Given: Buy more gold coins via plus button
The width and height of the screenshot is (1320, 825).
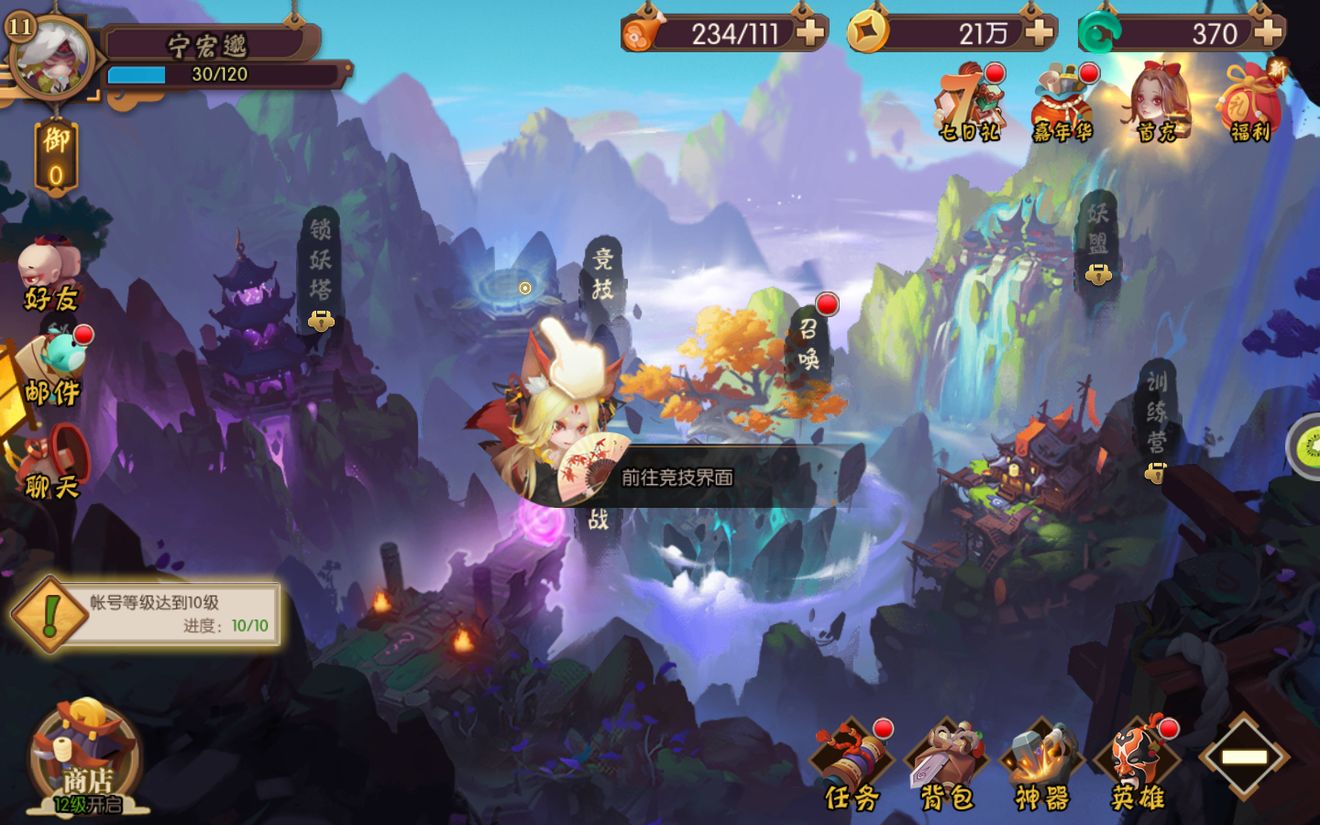Looking at the screenshot, I should tap(1039, 33).
